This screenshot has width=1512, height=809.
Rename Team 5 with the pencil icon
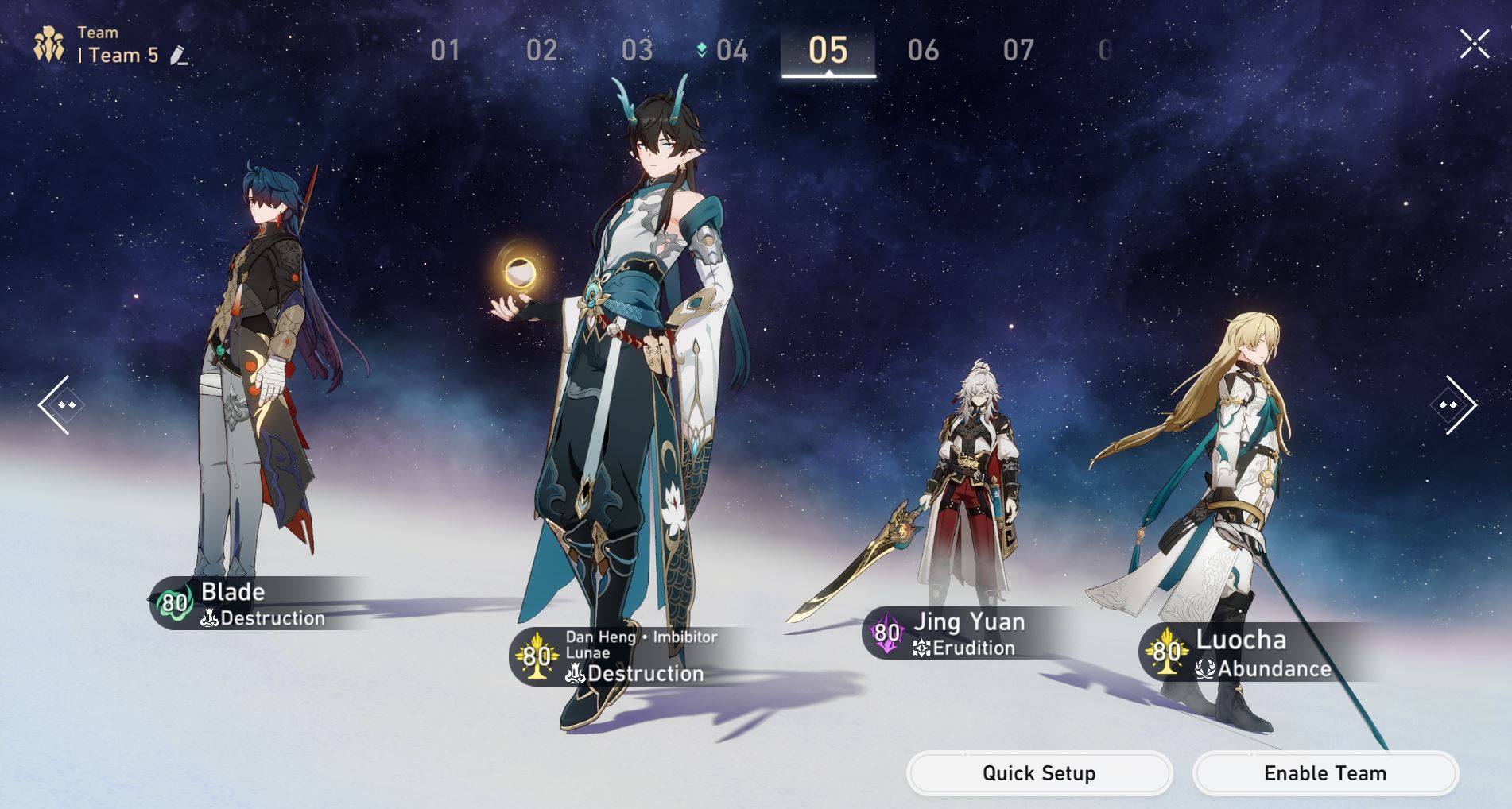pos(180,56)
